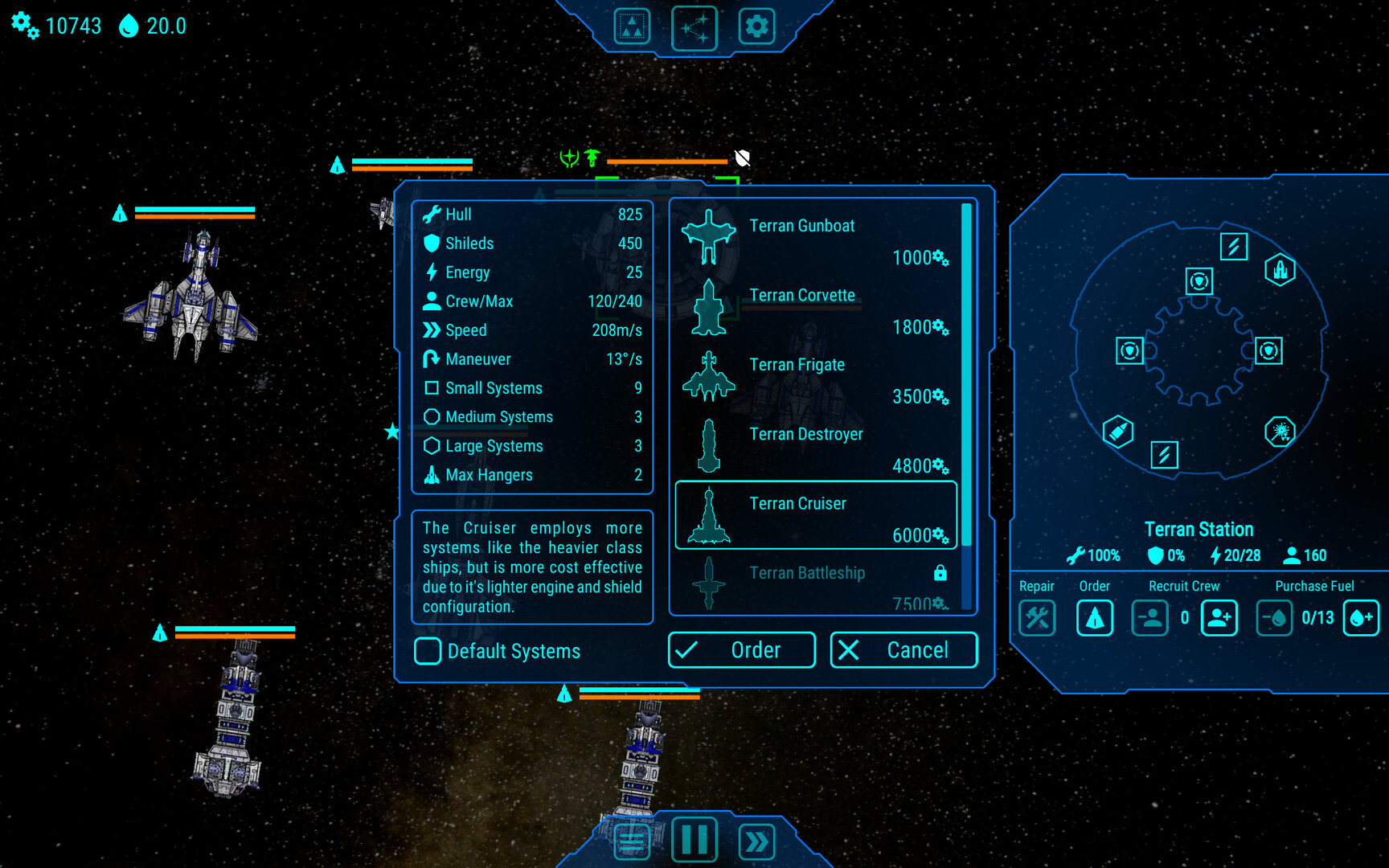1389x868 pixels.
Task: Click the person-minus dismiss crew icon
Action: (1150, 618)
